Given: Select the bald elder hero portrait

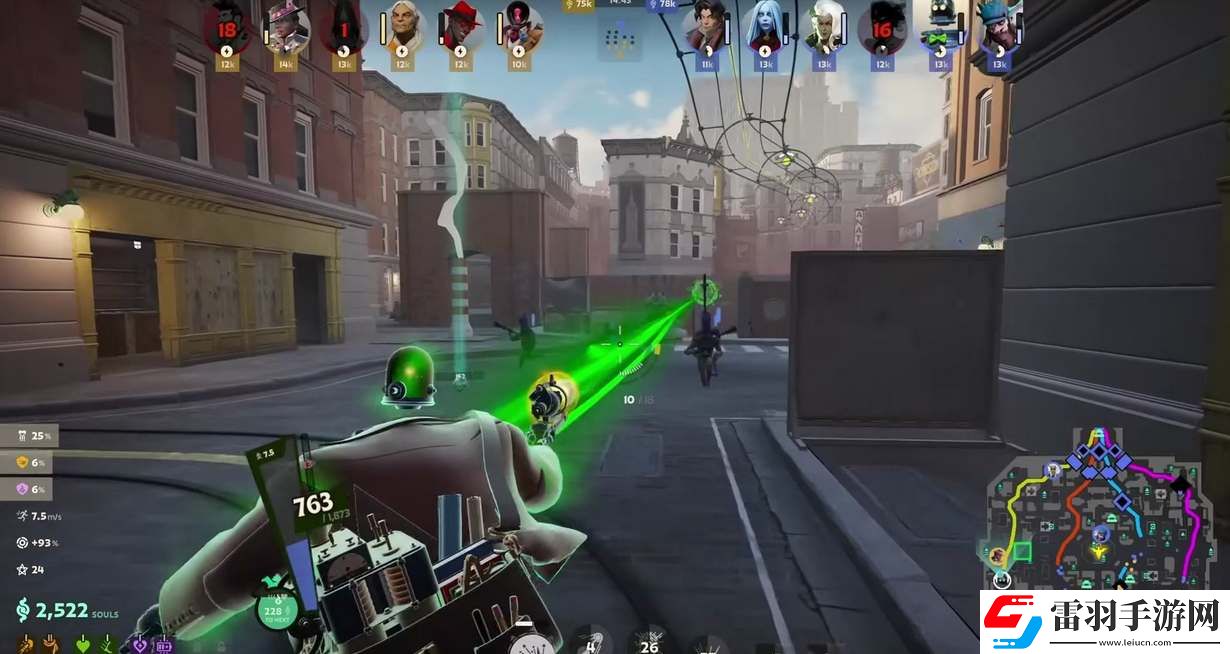Looking at the screenshot, I should (402, 28).
